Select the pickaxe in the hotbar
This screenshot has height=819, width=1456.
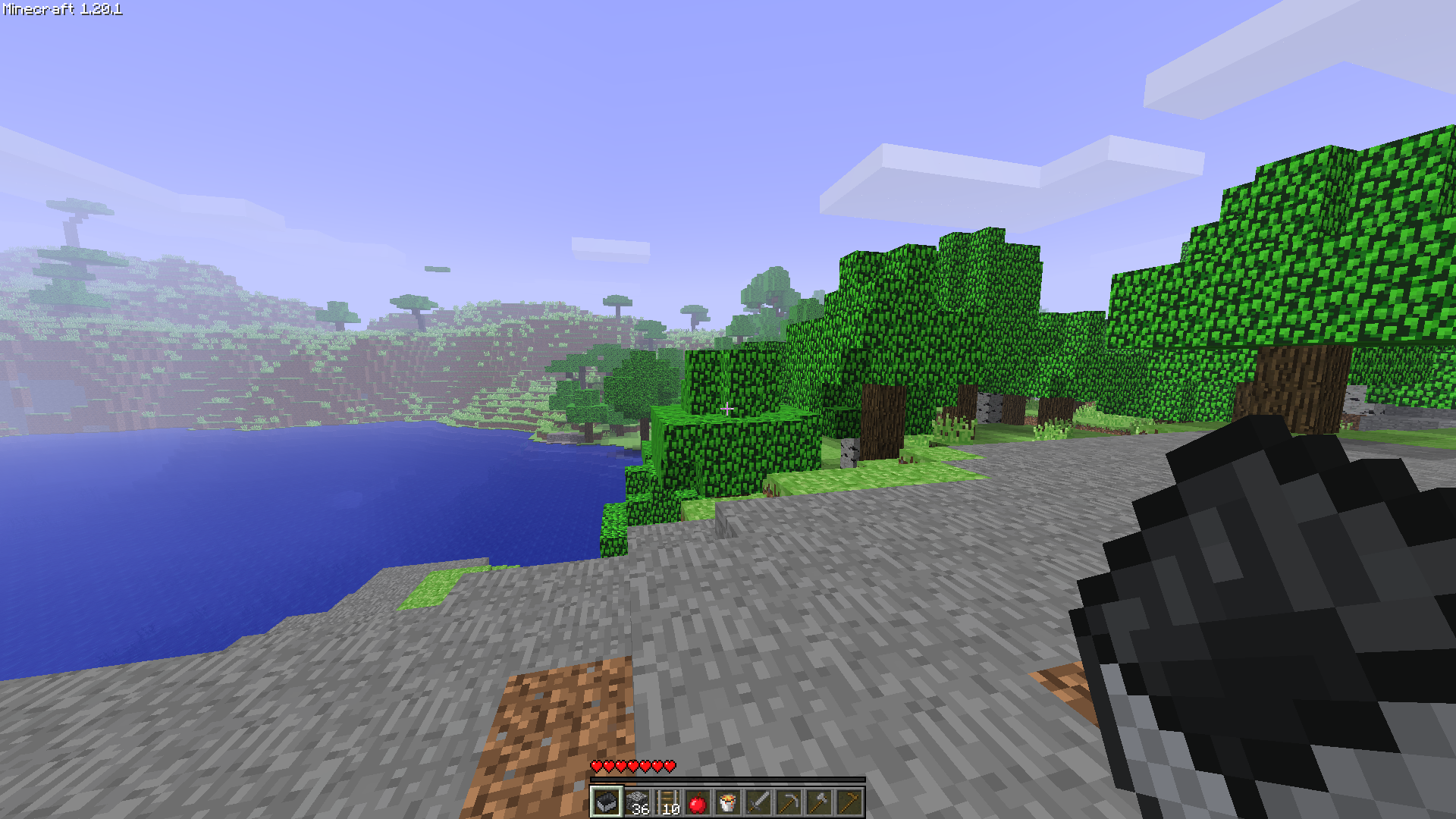tap(789, 802)
